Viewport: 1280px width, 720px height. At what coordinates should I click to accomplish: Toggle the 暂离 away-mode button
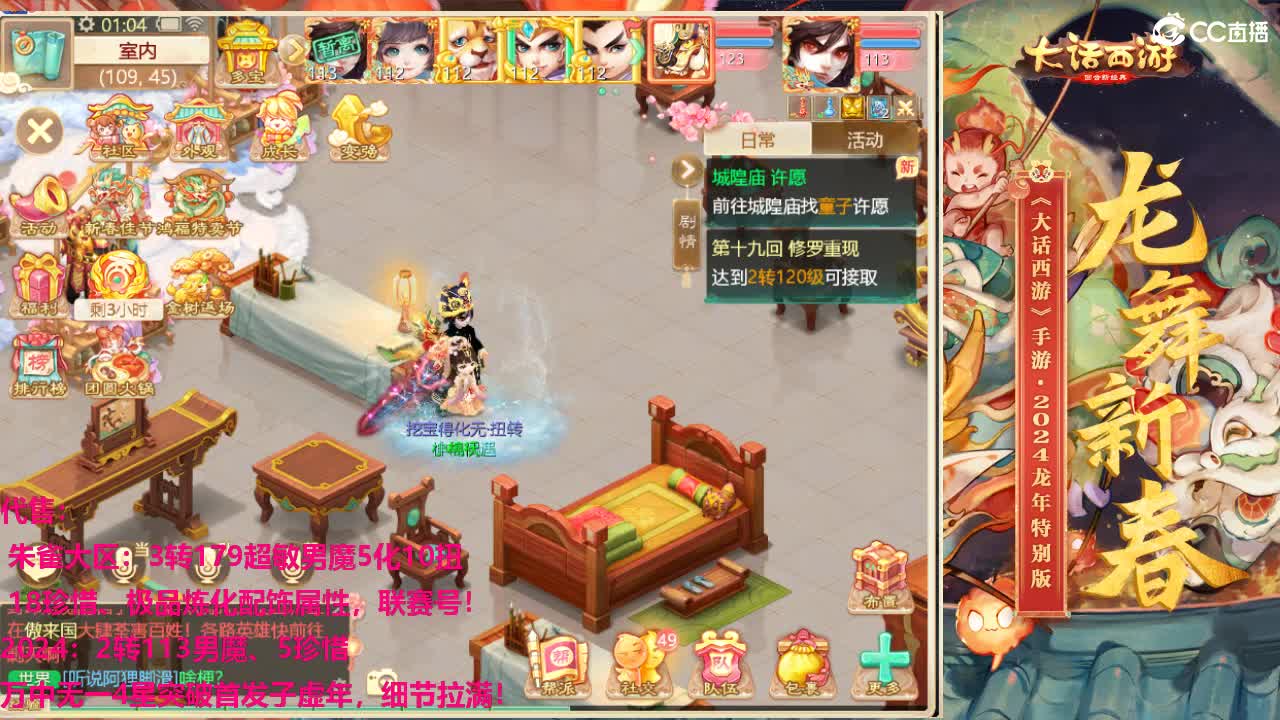click(335, 49)
